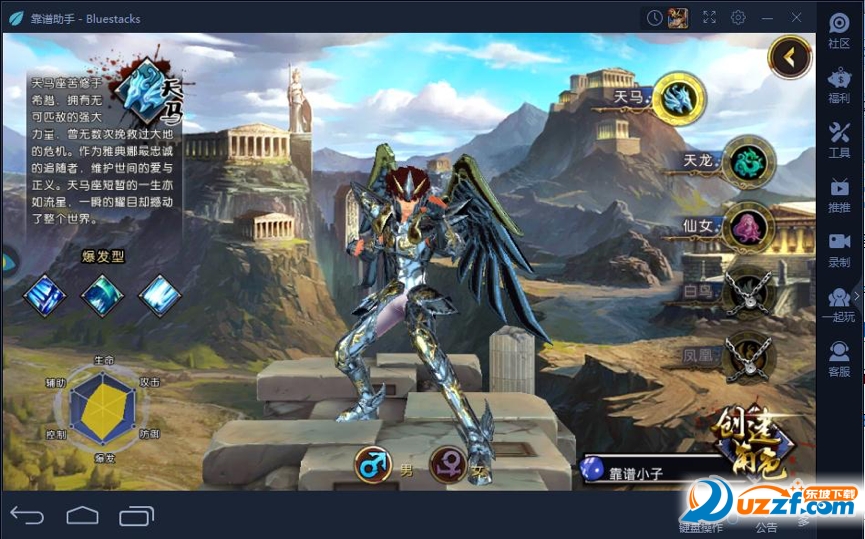The width and height of the screenshot is (865, 539).
Task: Pick the 仙女 Andromeda character
Action: click(x=747, y=225)
